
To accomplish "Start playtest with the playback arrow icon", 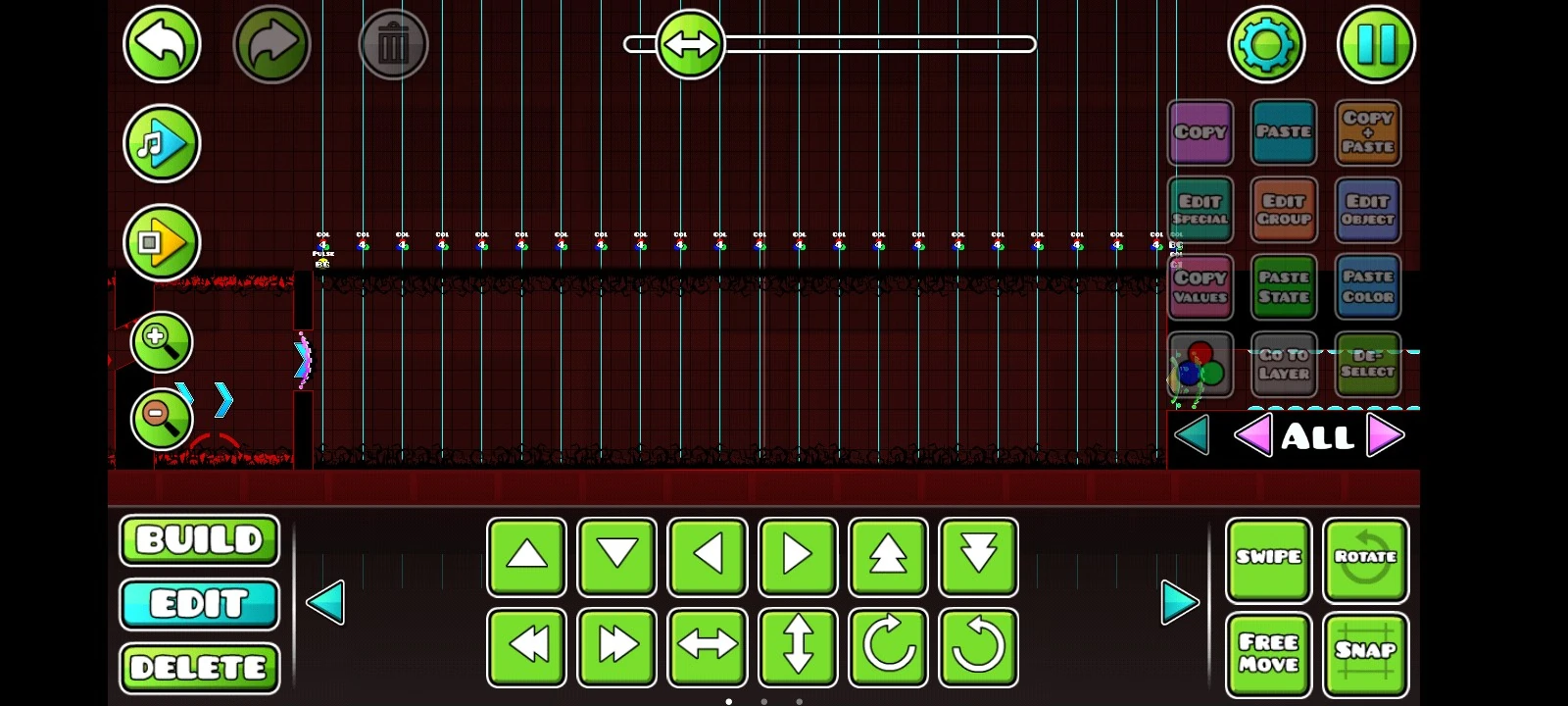I will (163, 242).
